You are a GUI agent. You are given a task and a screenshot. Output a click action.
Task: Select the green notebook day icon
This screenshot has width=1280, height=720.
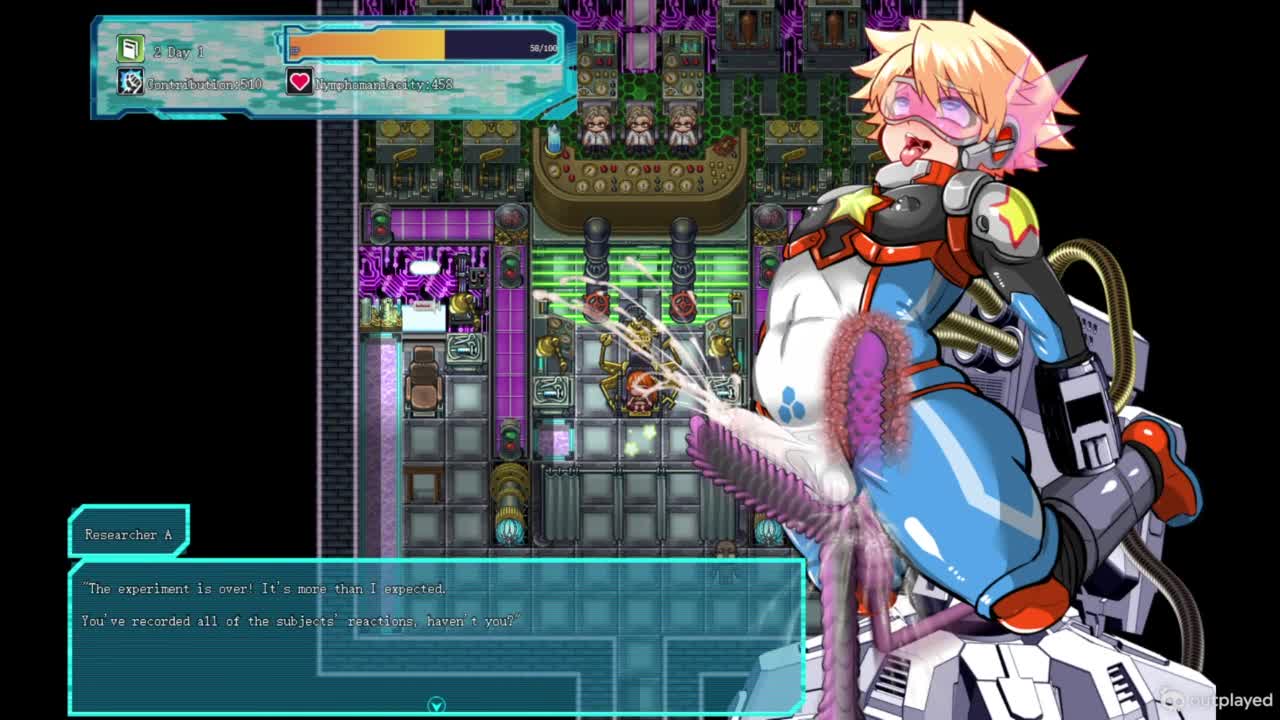coord(130,49)
